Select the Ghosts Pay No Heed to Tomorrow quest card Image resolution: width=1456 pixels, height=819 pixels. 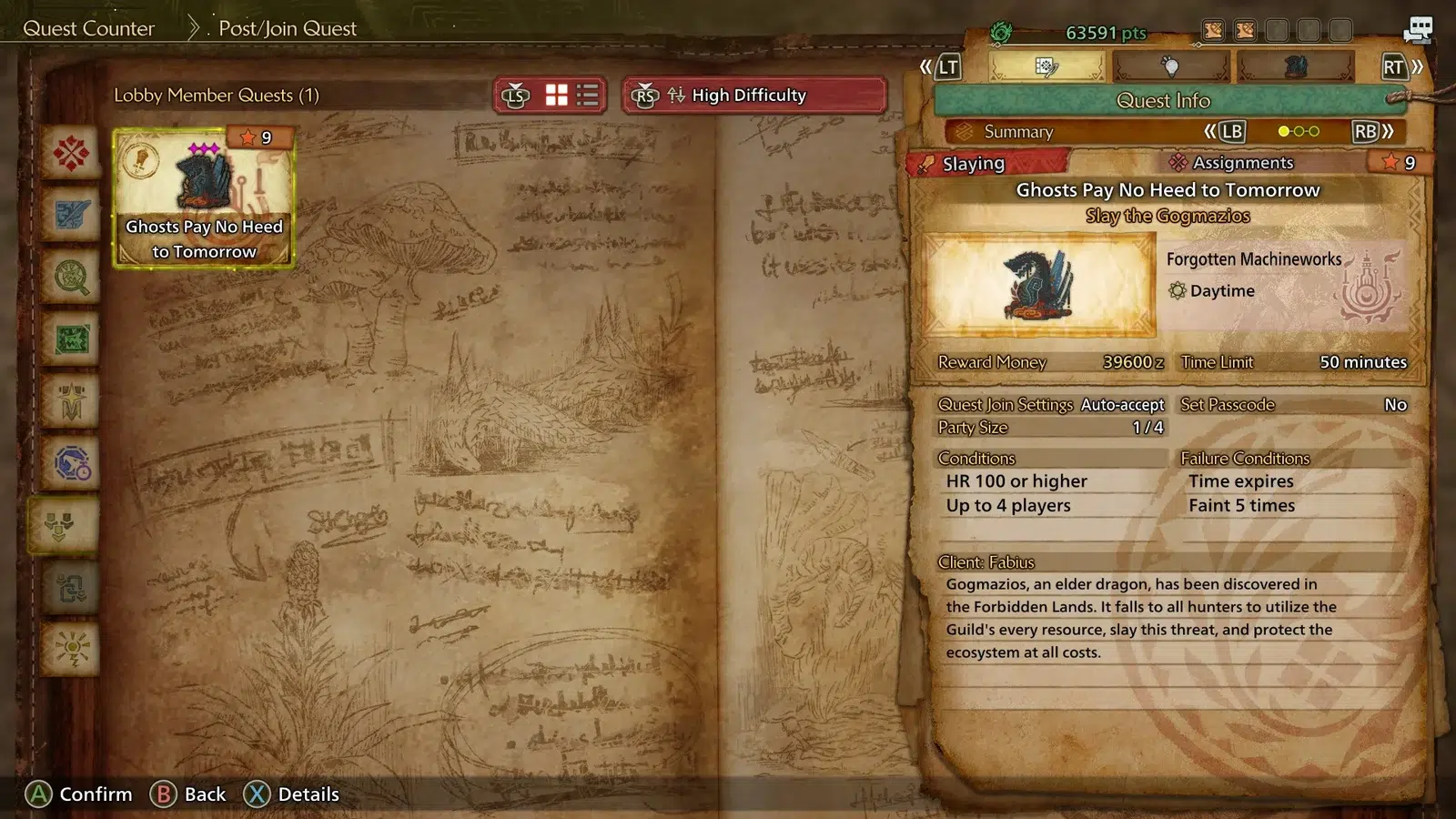[x=204, y=198]
